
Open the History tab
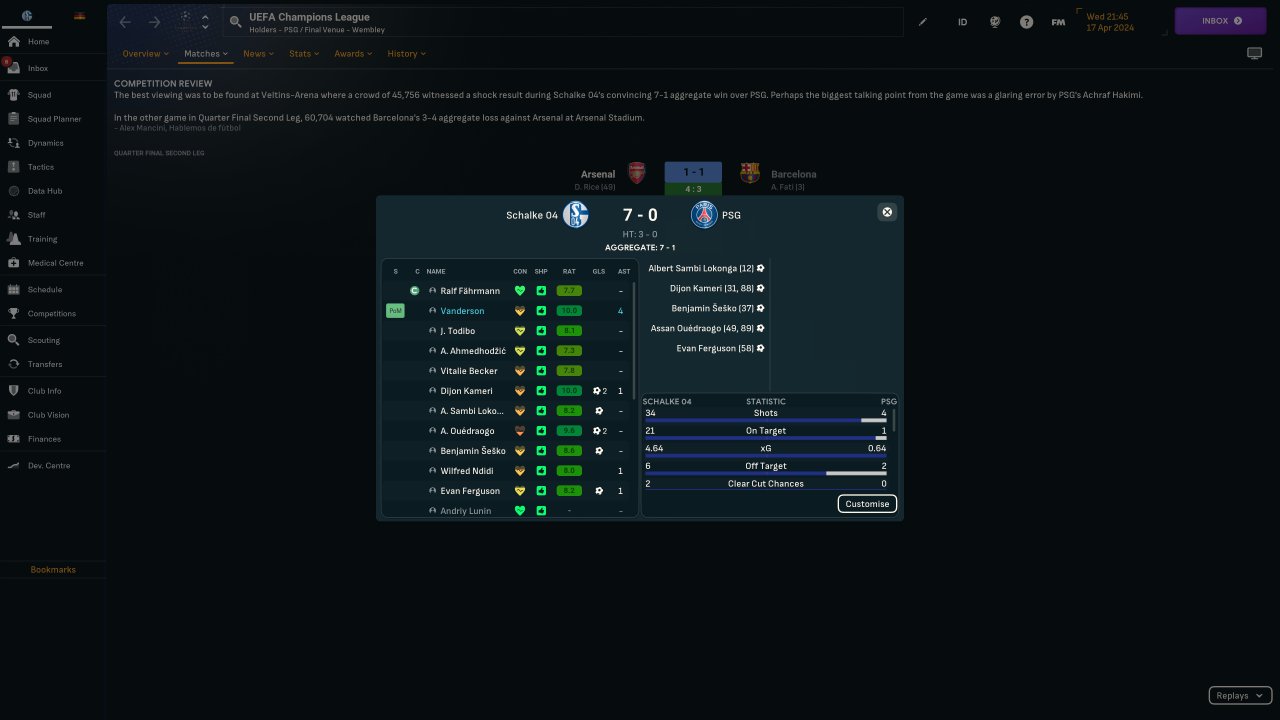pyautogui.click(x=406, y=54)
